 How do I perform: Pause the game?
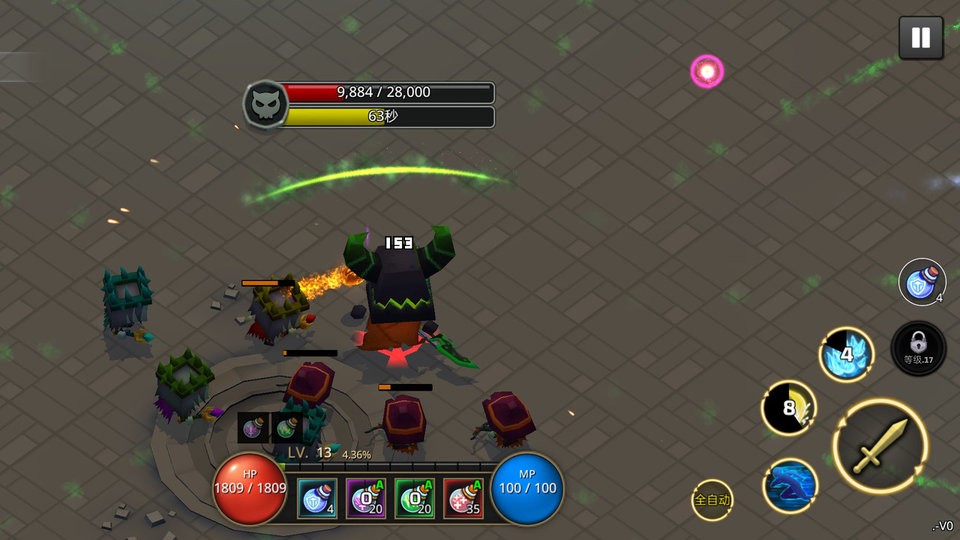920,39
